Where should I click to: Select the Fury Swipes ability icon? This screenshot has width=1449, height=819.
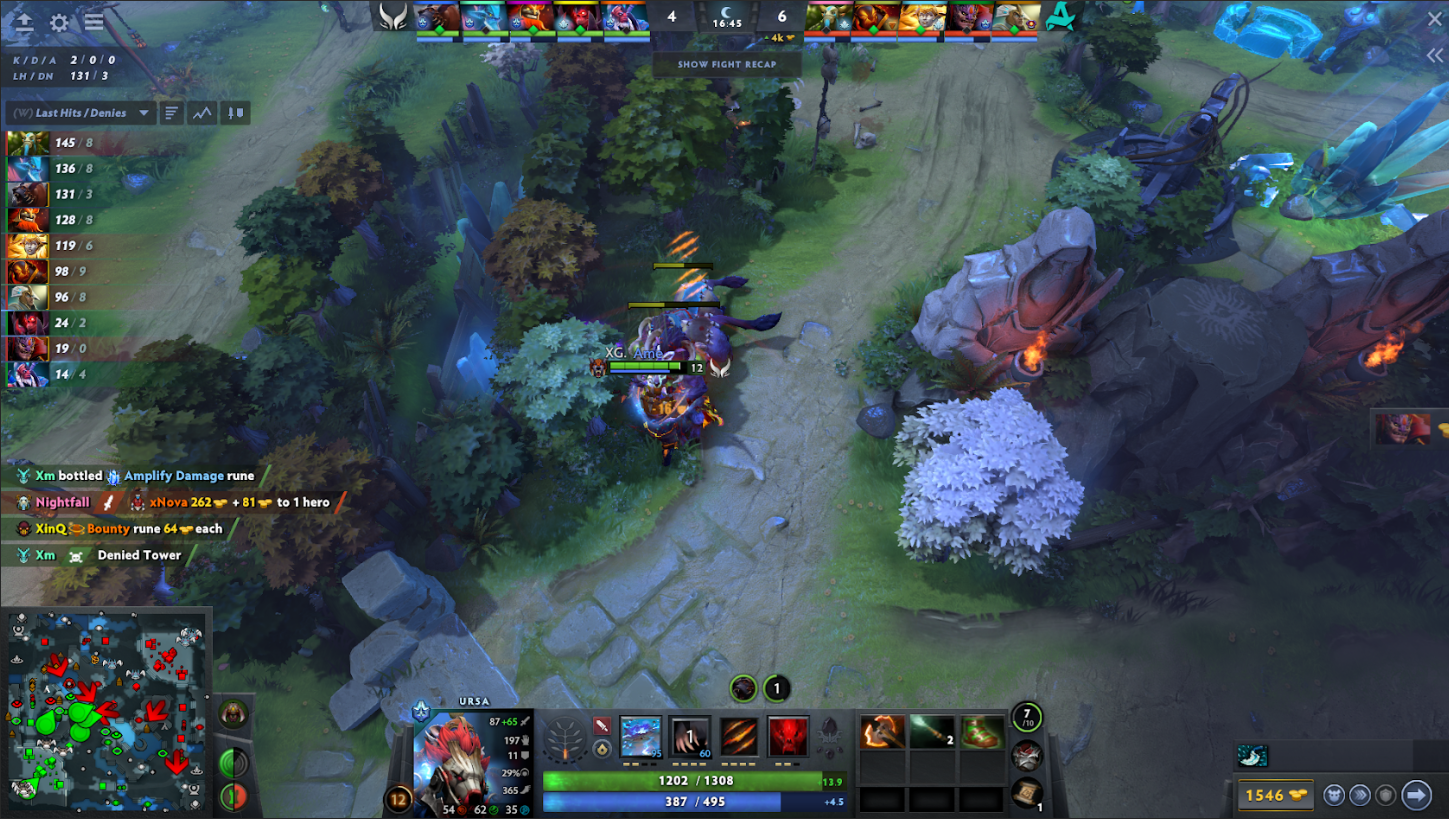pos(739,737)
